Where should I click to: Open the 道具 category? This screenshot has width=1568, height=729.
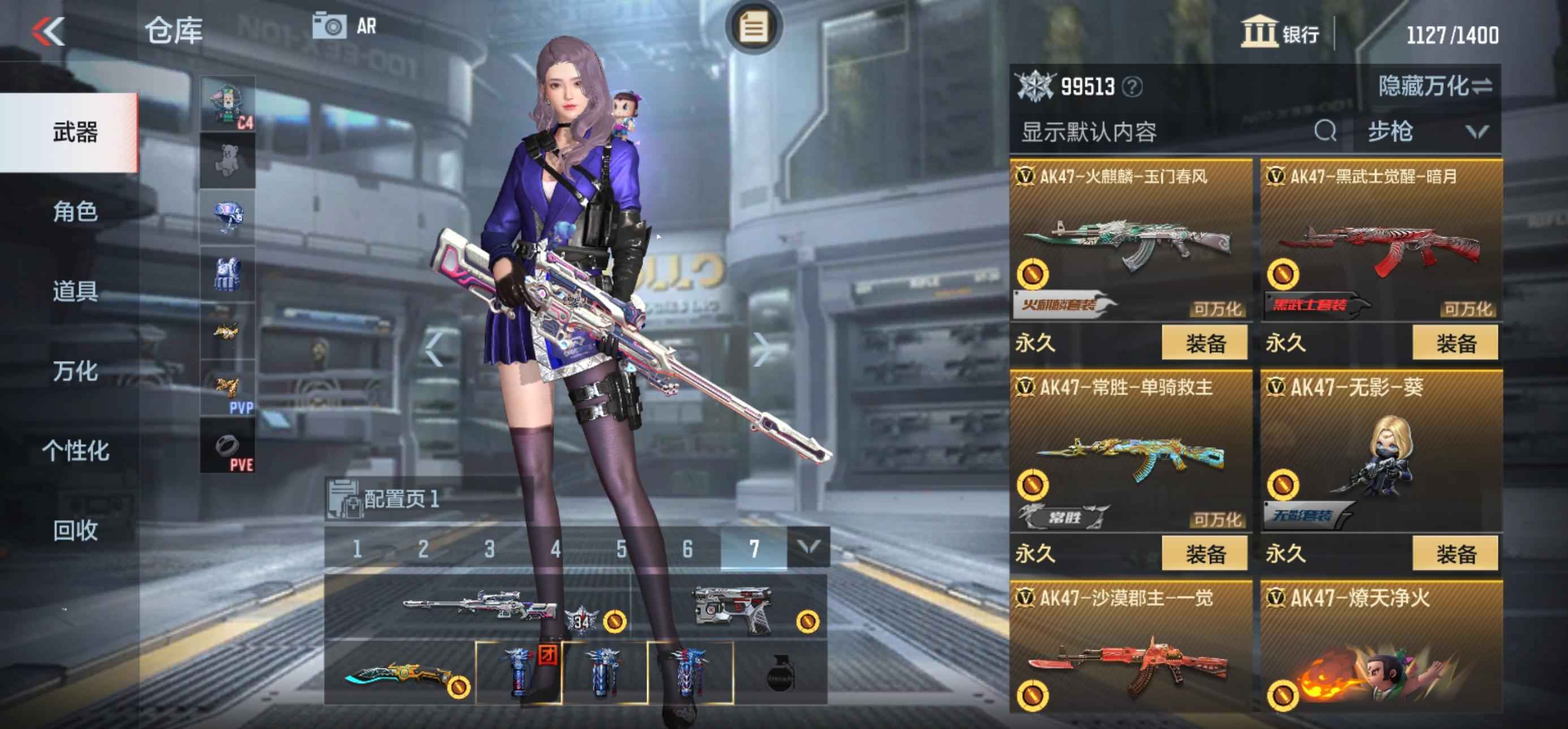(75, 291)
